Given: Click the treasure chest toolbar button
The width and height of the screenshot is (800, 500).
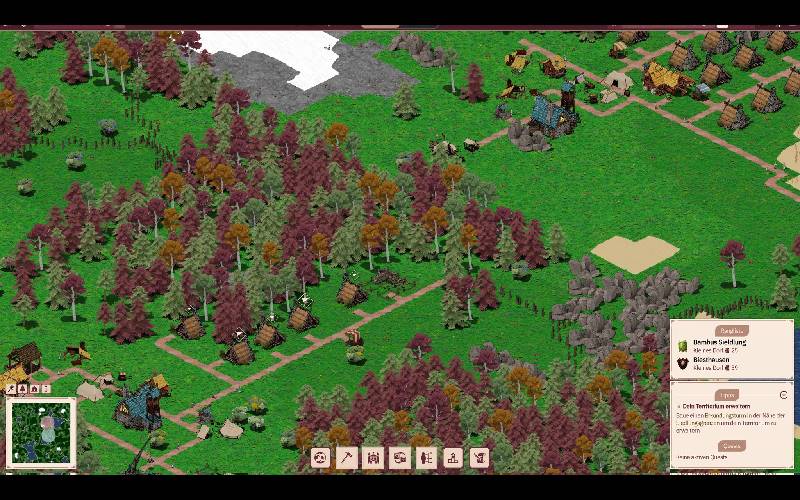Looking at the screenshot, I should (x=399, y=457).
